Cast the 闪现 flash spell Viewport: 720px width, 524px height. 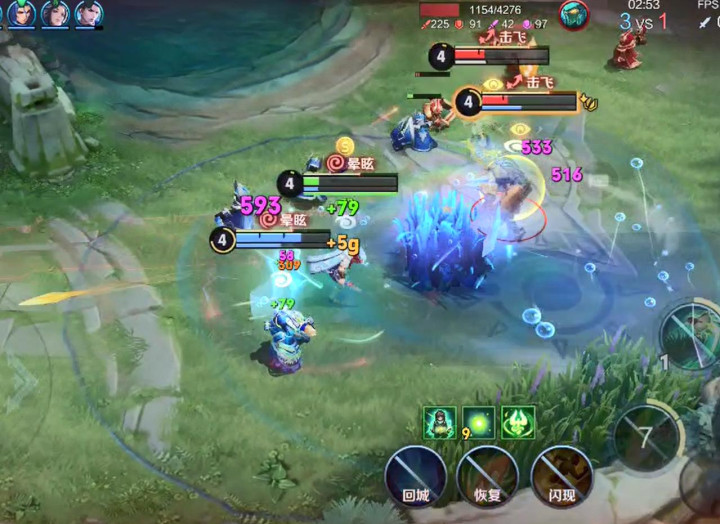click(x=561, y=474)
